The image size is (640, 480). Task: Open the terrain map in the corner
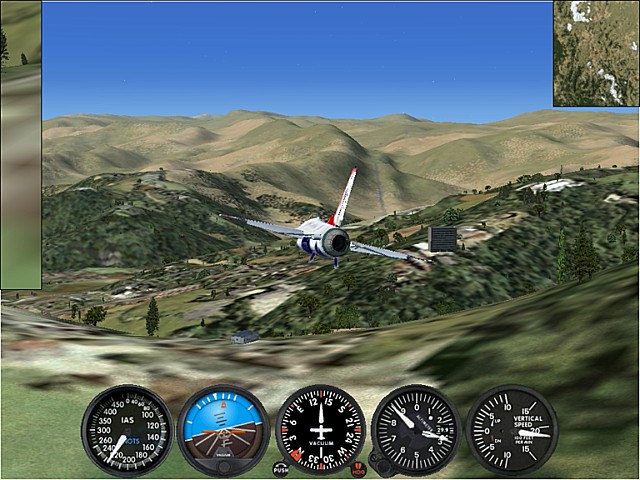tap(596, 53)
